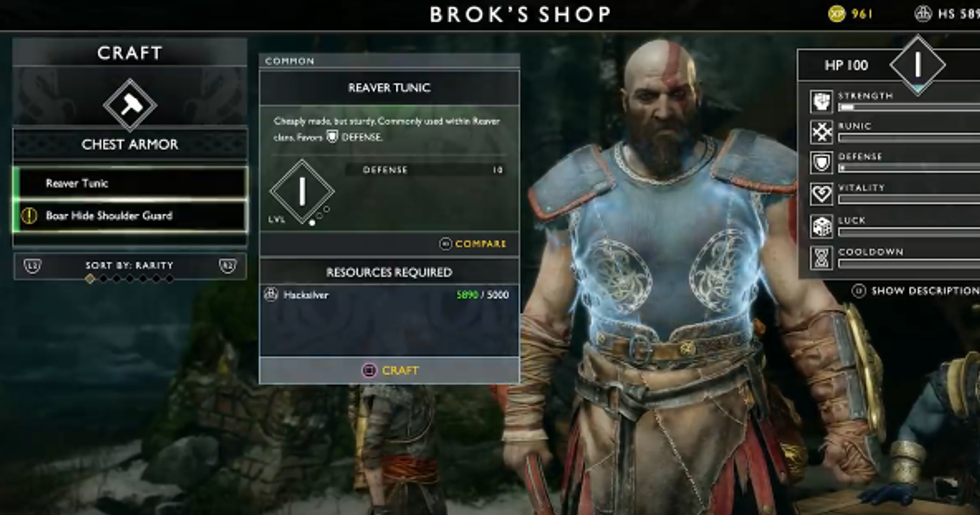
Task: Compare the Reaver Tunic stats
Action: click(473, 244)
